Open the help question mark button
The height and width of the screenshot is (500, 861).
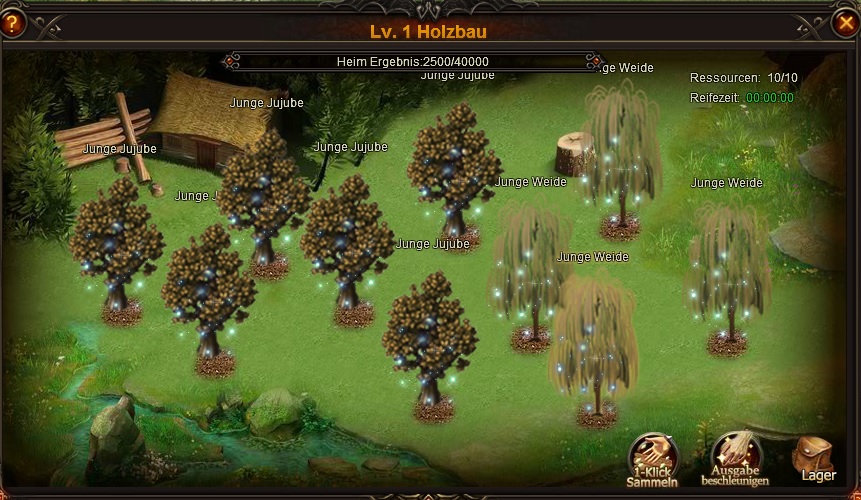[12, 21]
